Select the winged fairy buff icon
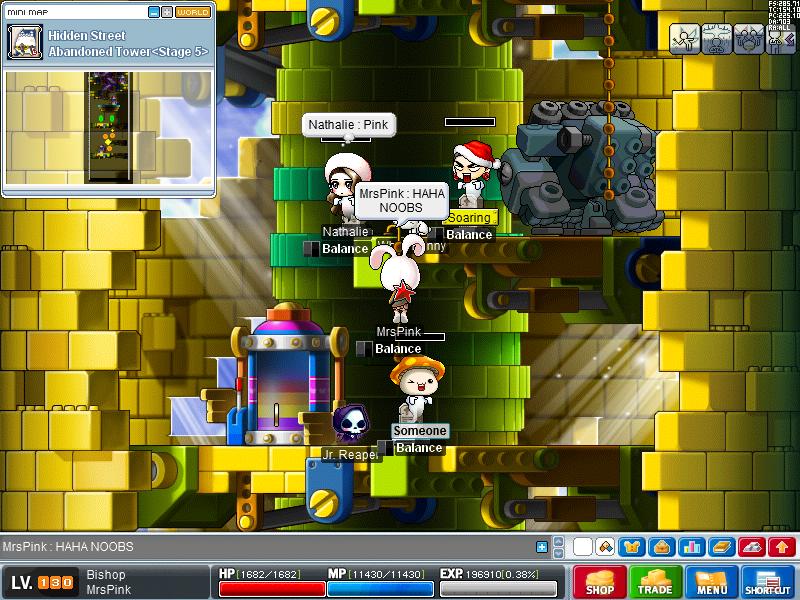The width and height of the screenshot is (800, 600). point(685,38)
